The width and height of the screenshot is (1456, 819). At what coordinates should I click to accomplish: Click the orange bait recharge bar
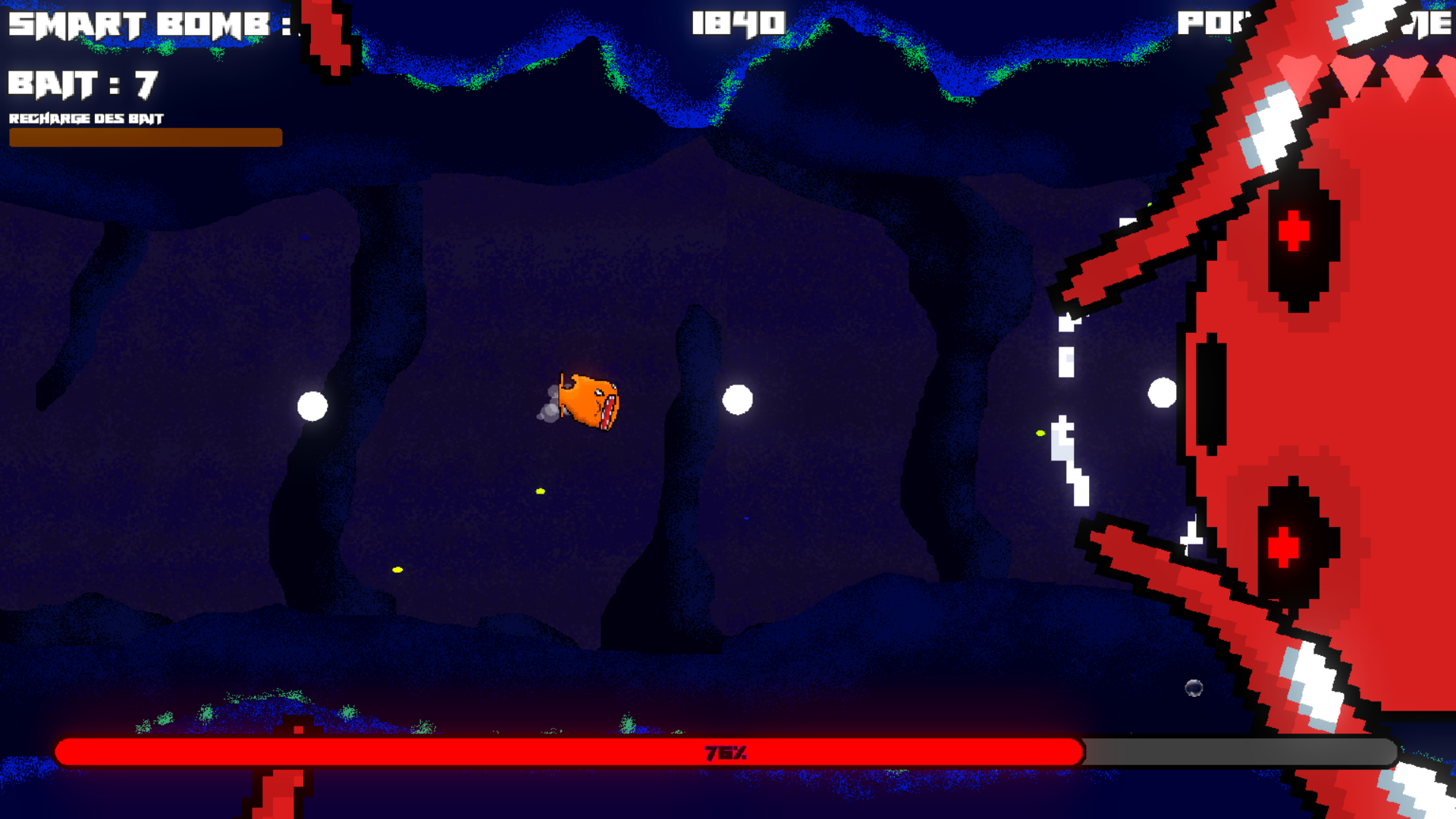146,138
